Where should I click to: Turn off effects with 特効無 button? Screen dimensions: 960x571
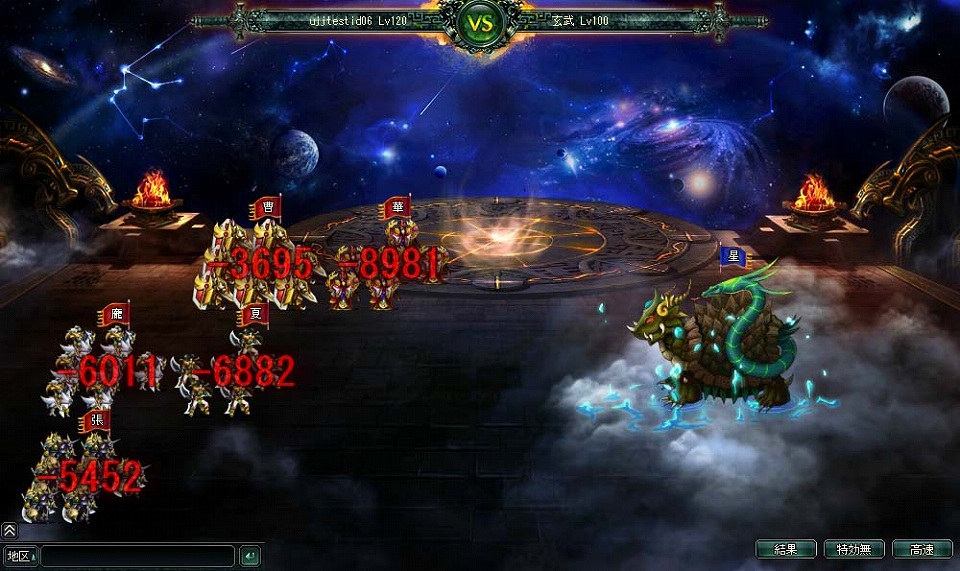point(854,549)
